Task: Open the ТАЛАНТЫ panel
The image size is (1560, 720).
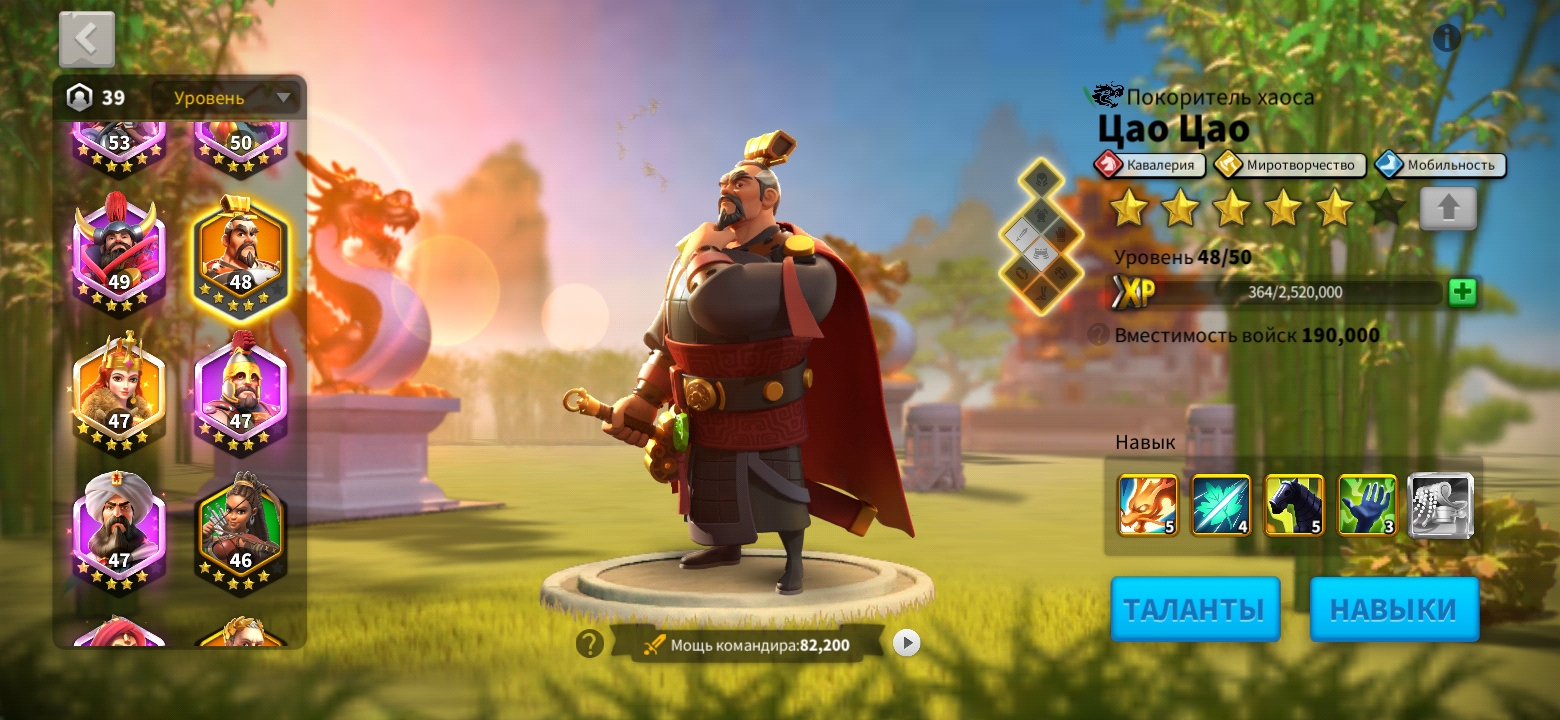Action: pyautogui.click(x=1194, y=608)
